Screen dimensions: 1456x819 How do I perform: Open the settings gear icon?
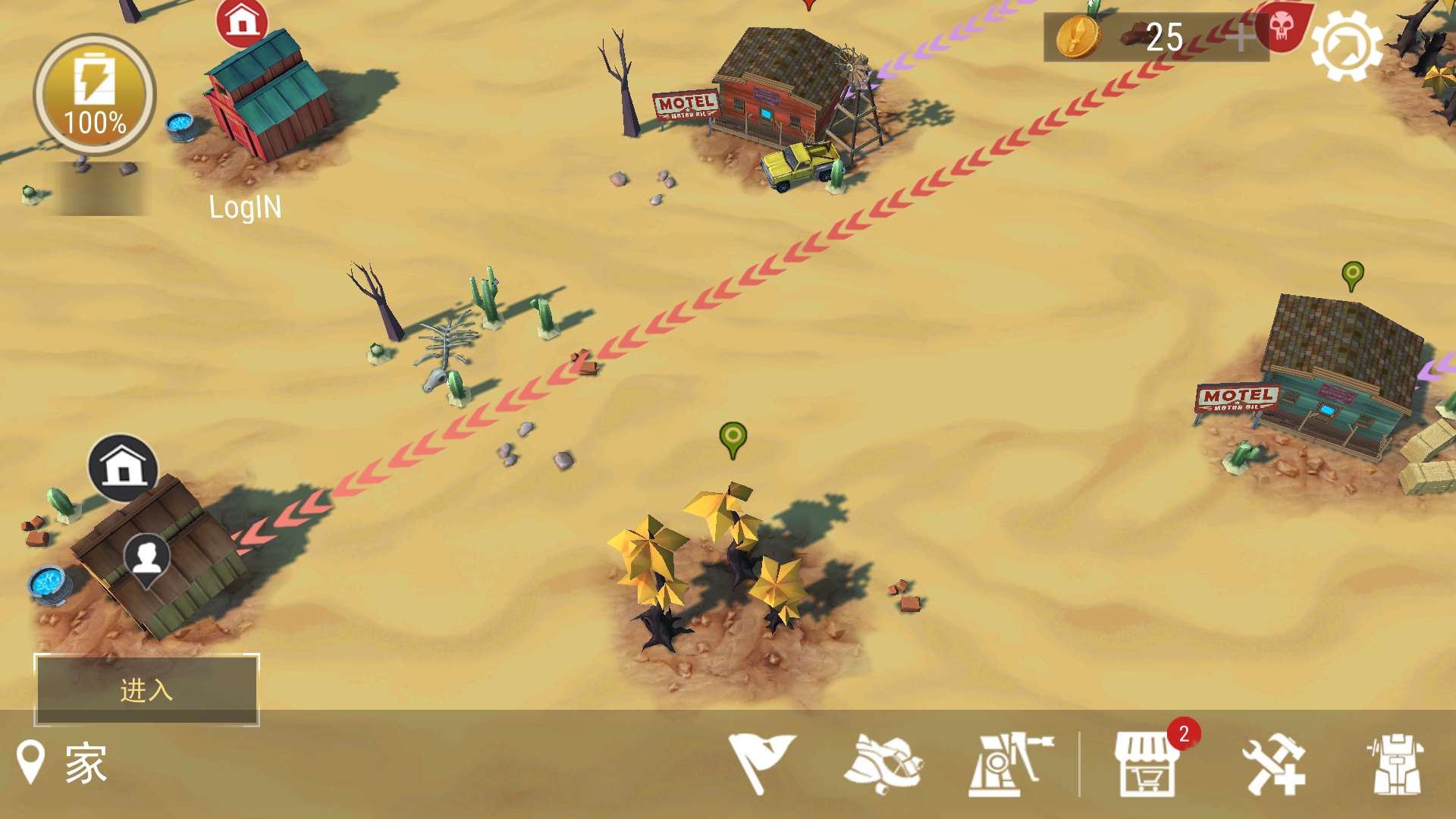[x=1347, y=45]
